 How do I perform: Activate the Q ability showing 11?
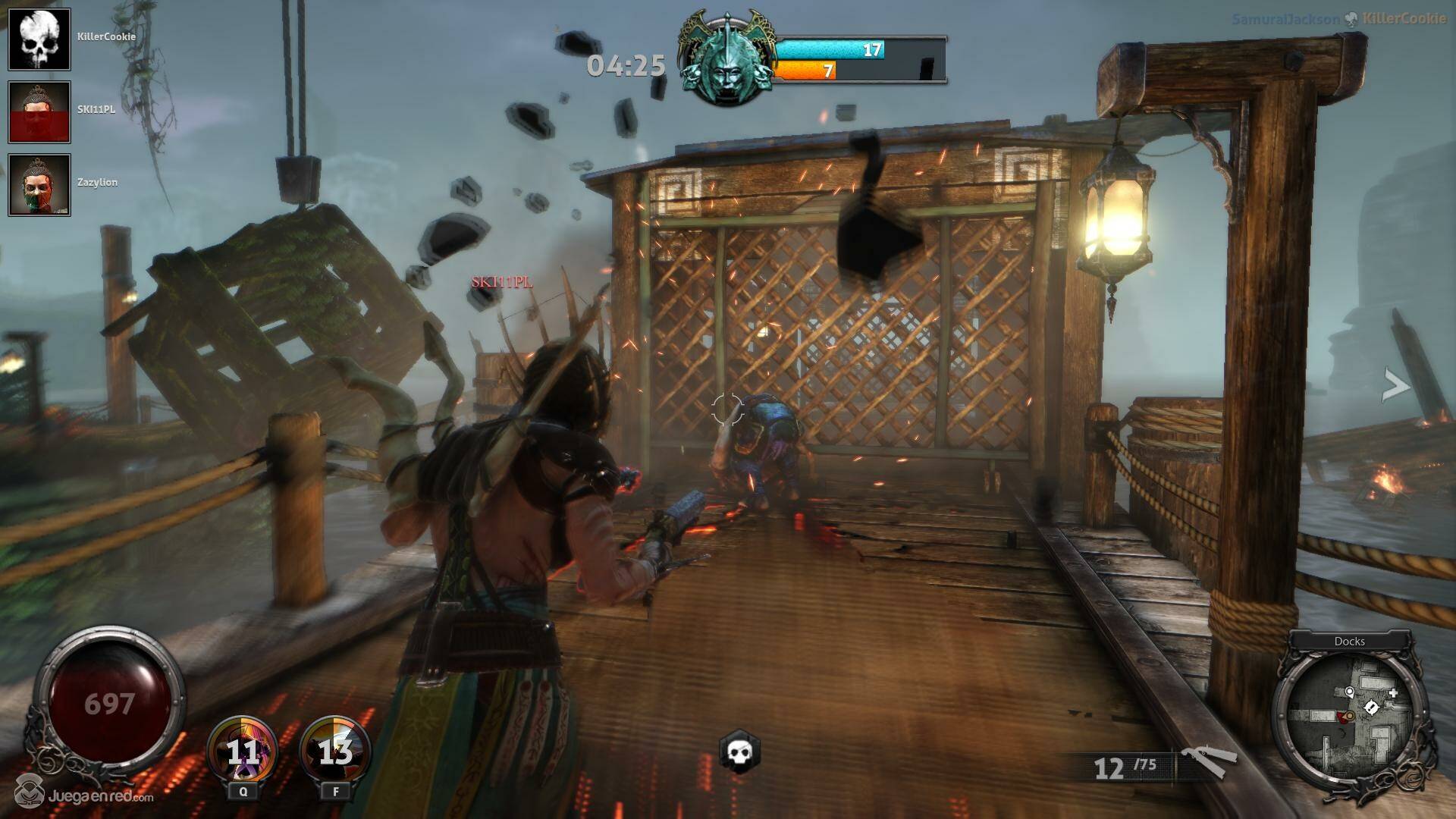click(243, 751)
